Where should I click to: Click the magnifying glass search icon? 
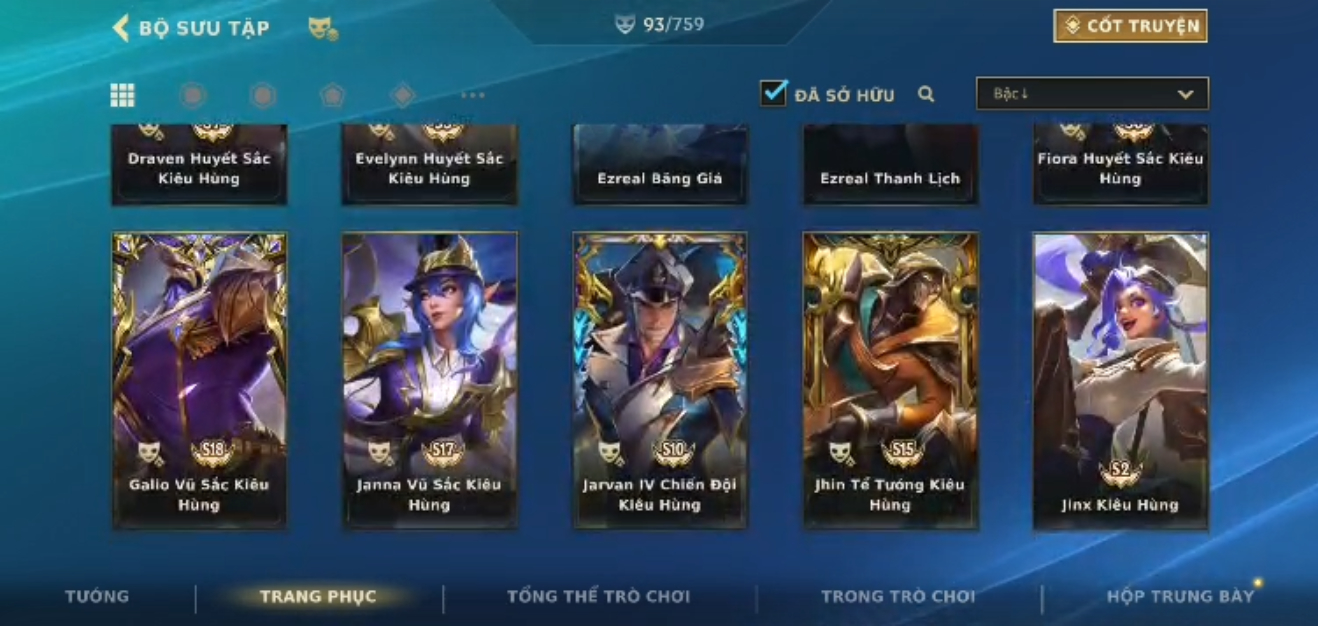926,94
